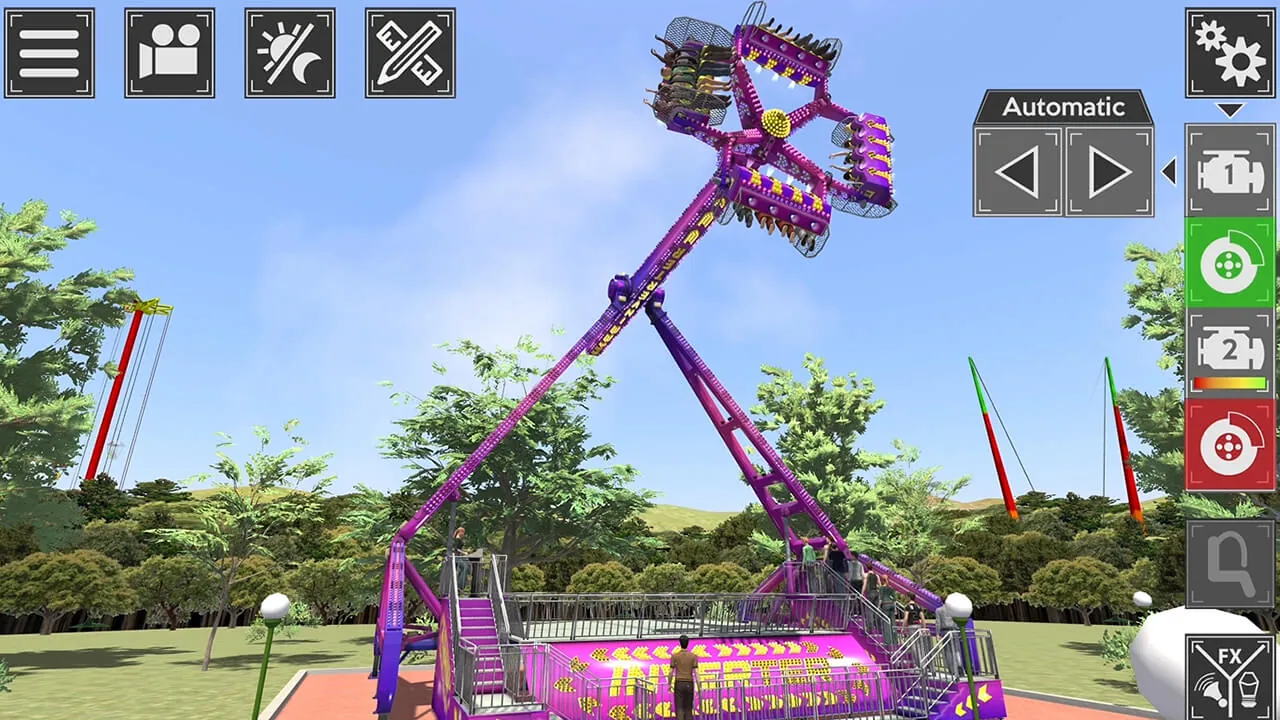Click the small arrow beside Engine 1
The width and height of the screenshot is (1280, 720).
click(1171, 172)
